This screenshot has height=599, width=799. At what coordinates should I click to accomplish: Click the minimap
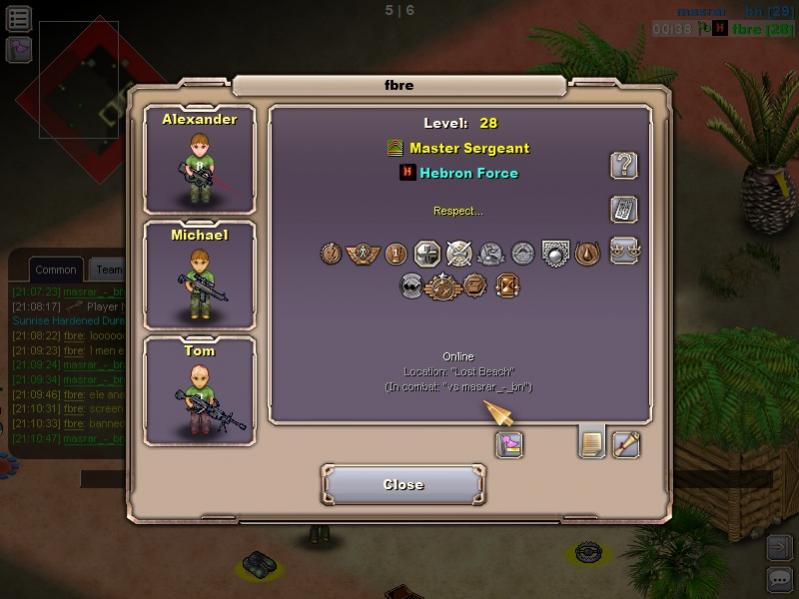tap(79, 80)
